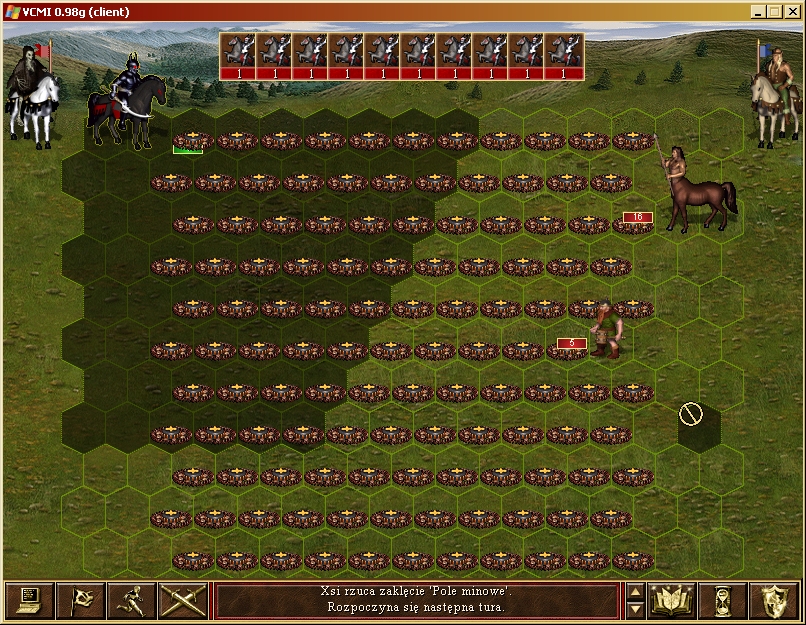
Task: Minimize the VCMI window
Action: pyautogui.click(x=760, y=12)
